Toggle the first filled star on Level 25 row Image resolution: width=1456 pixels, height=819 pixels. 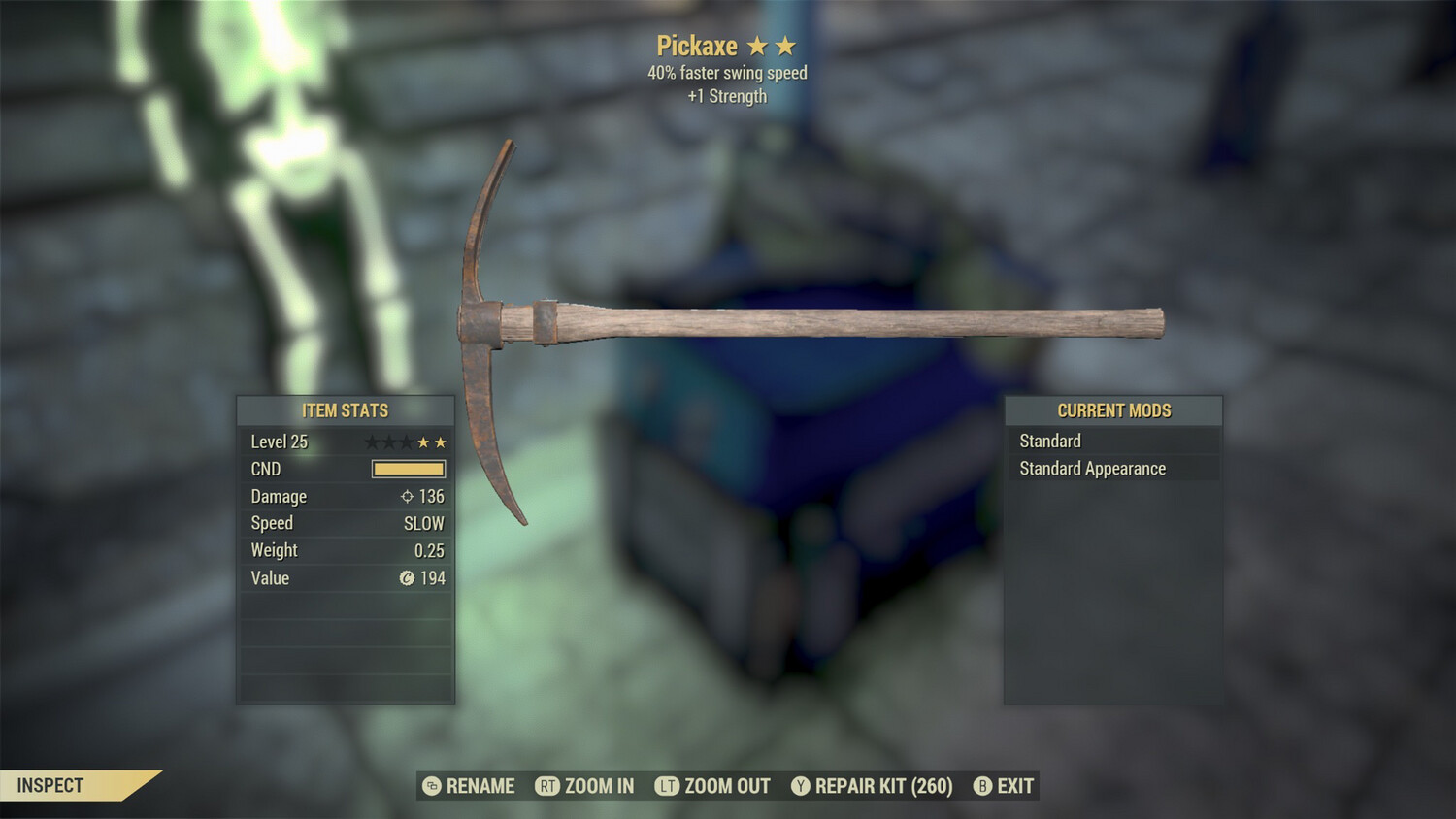coord(424,442)
